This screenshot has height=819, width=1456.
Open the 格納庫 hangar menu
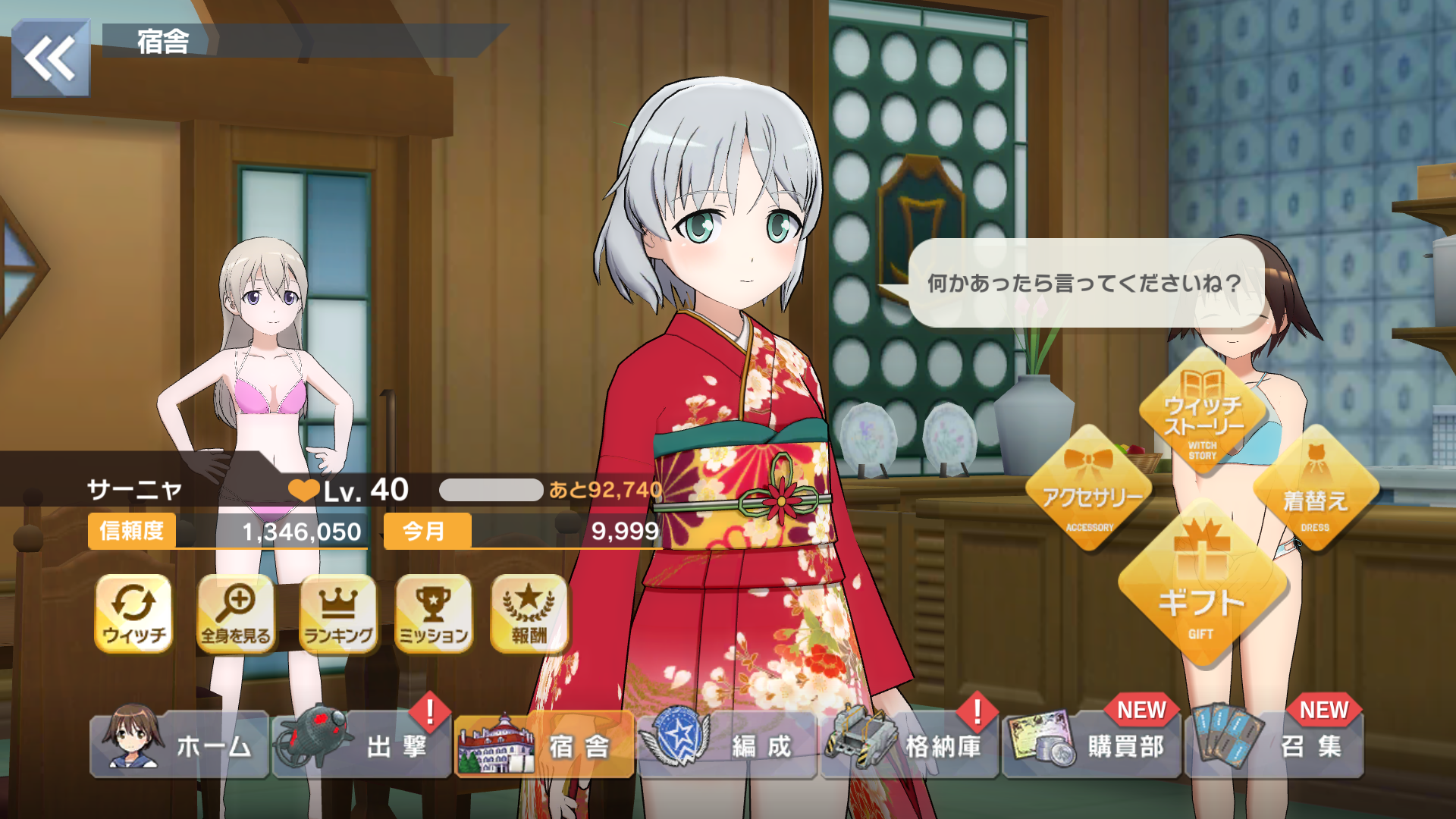point(909,745)
